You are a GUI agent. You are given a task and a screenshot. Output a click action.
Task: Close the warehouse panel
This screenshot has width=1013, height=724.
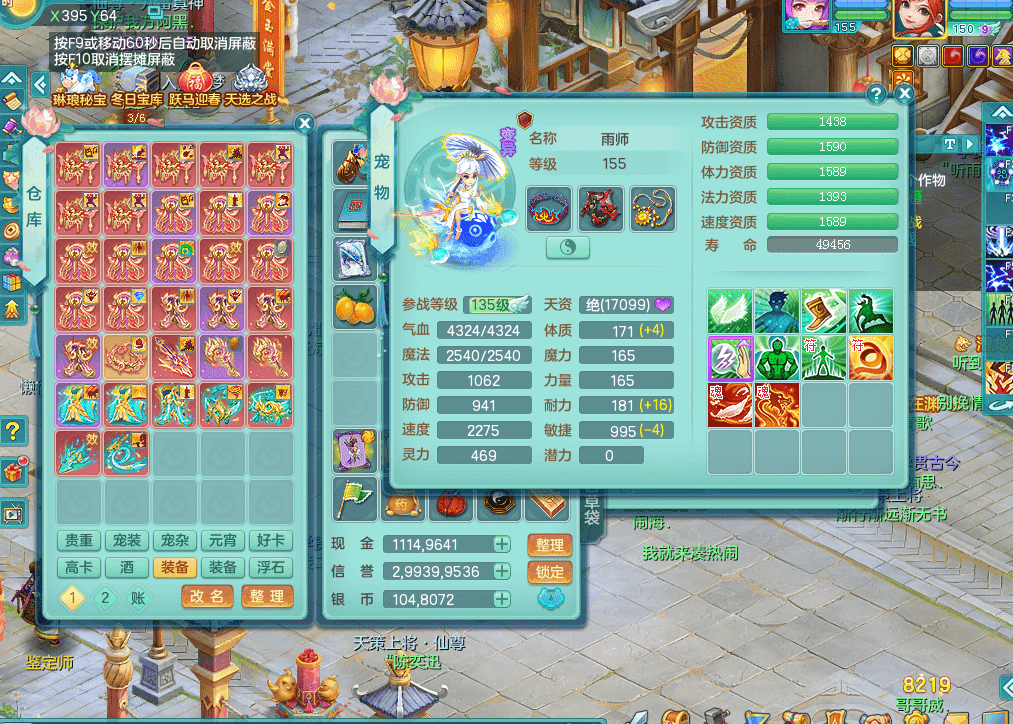click(x=305, y=123)
